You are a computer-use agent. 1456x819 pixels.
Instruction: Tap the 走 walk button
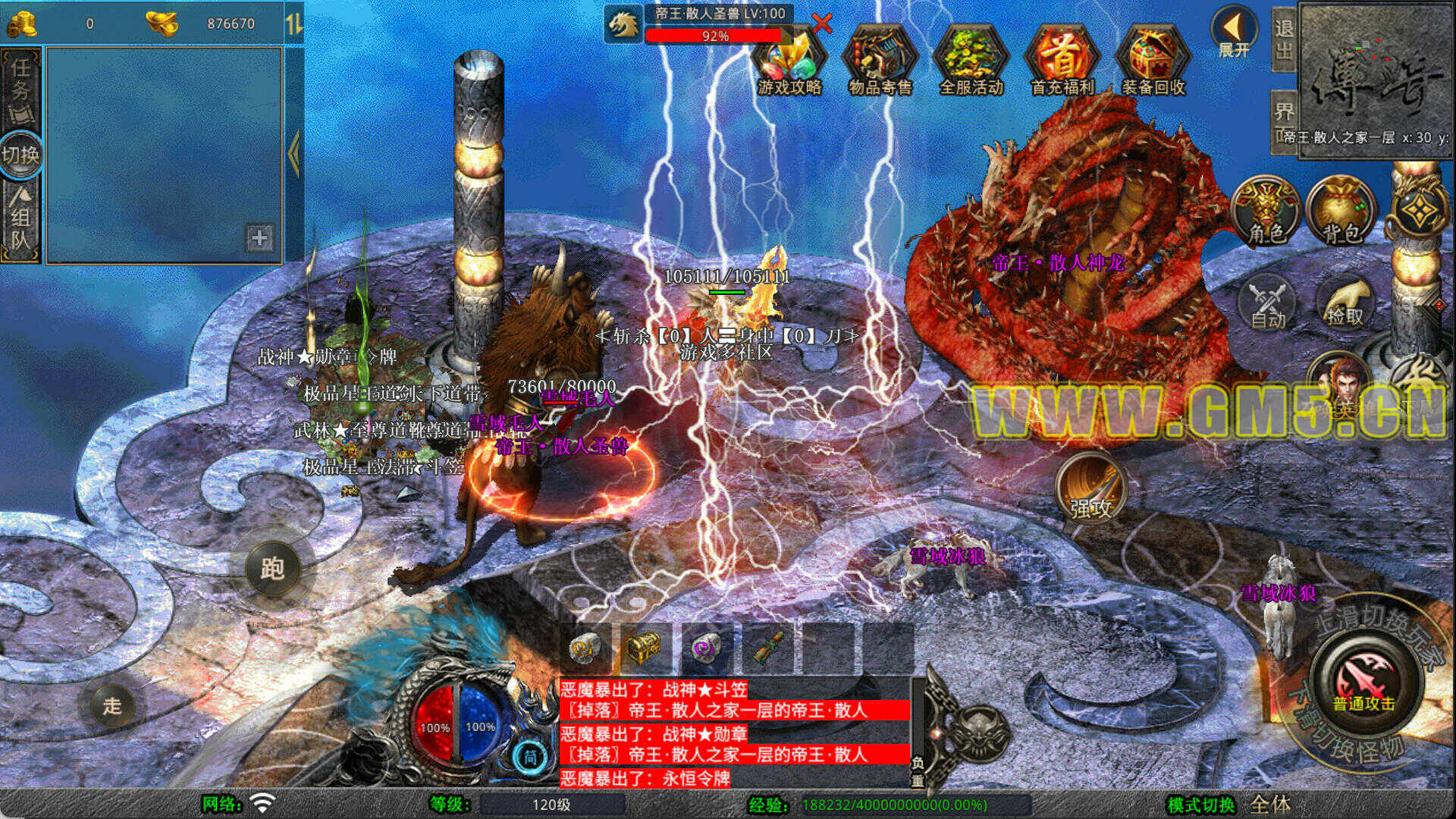click(112, 706)
